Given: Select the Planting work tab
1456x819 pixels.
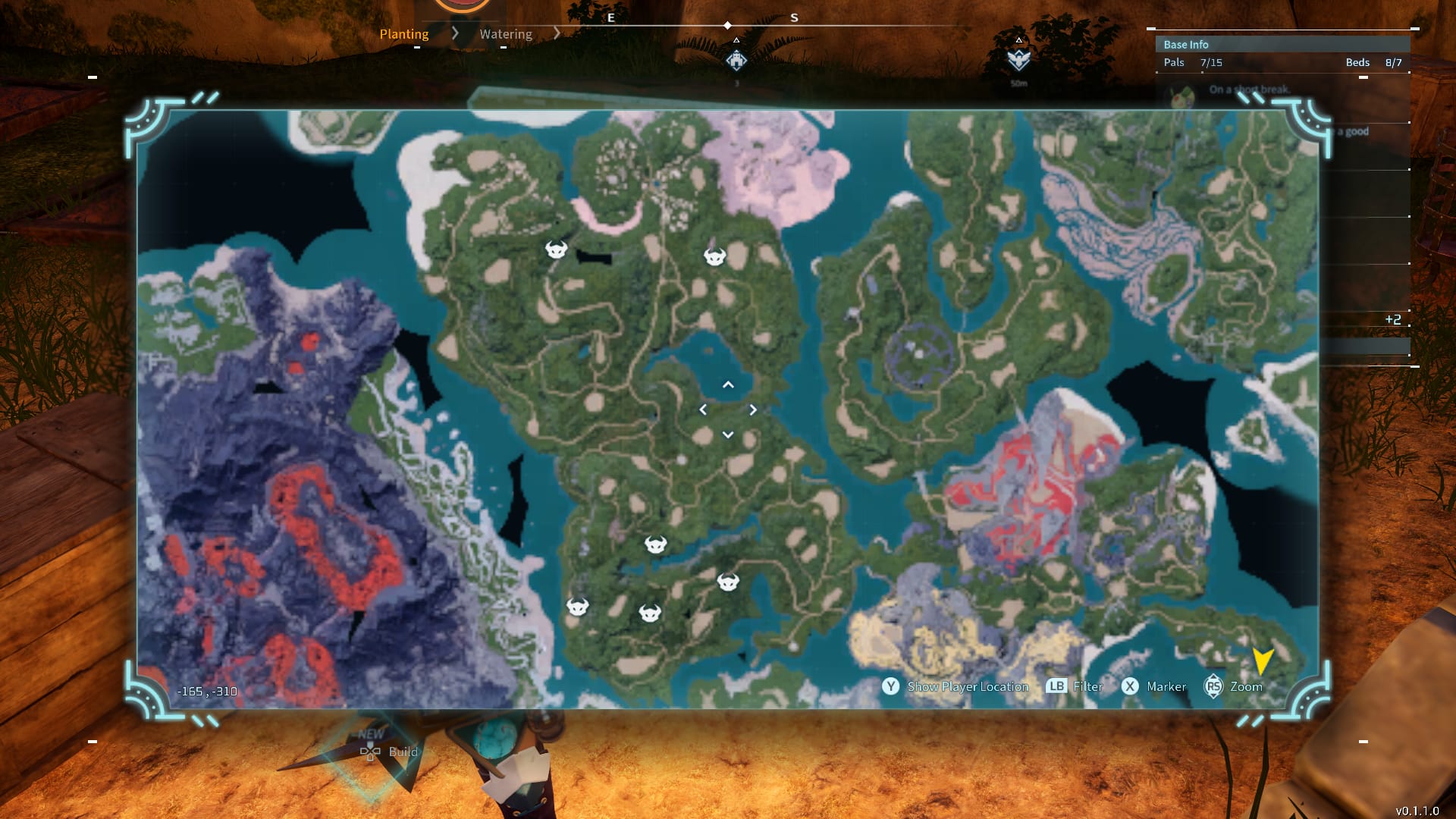Looking at the screenshot, I should (404, 33).
